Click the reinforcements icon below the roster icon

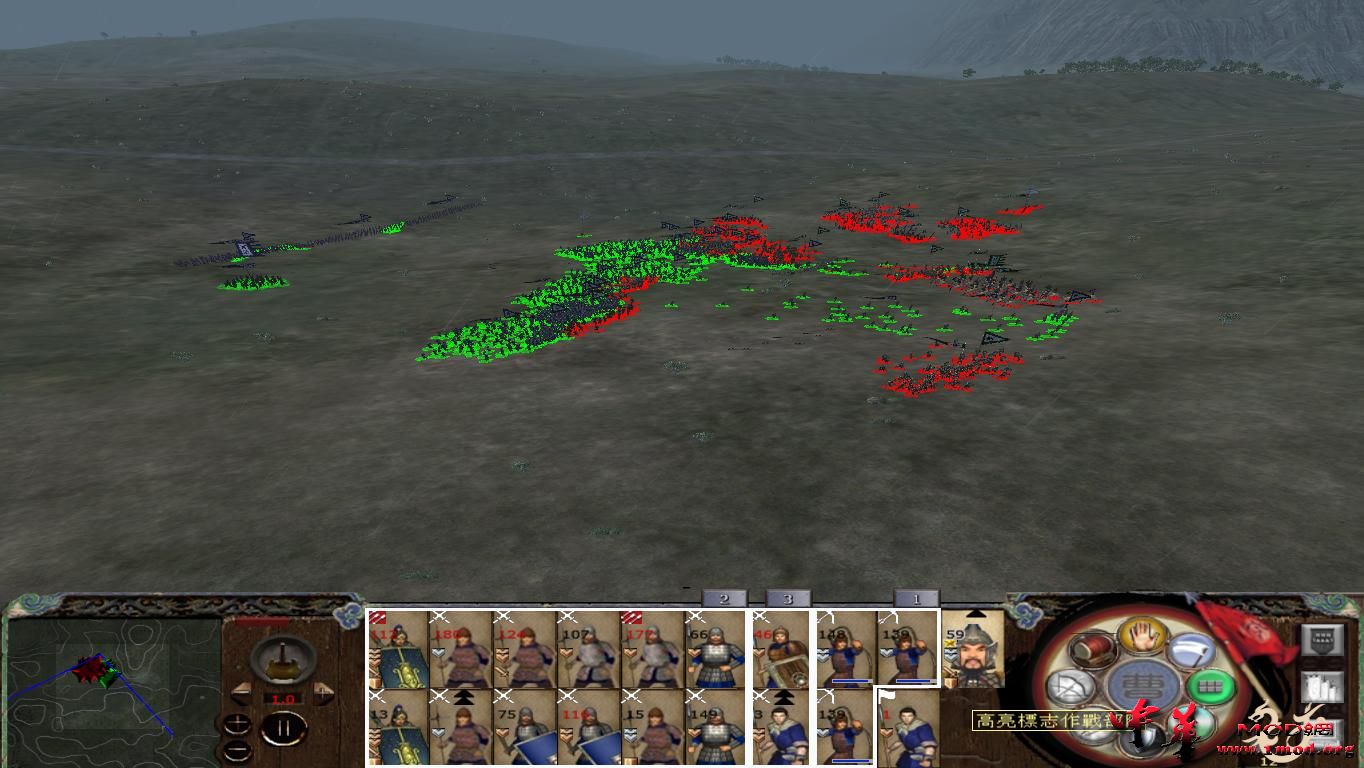[1323, 686]
